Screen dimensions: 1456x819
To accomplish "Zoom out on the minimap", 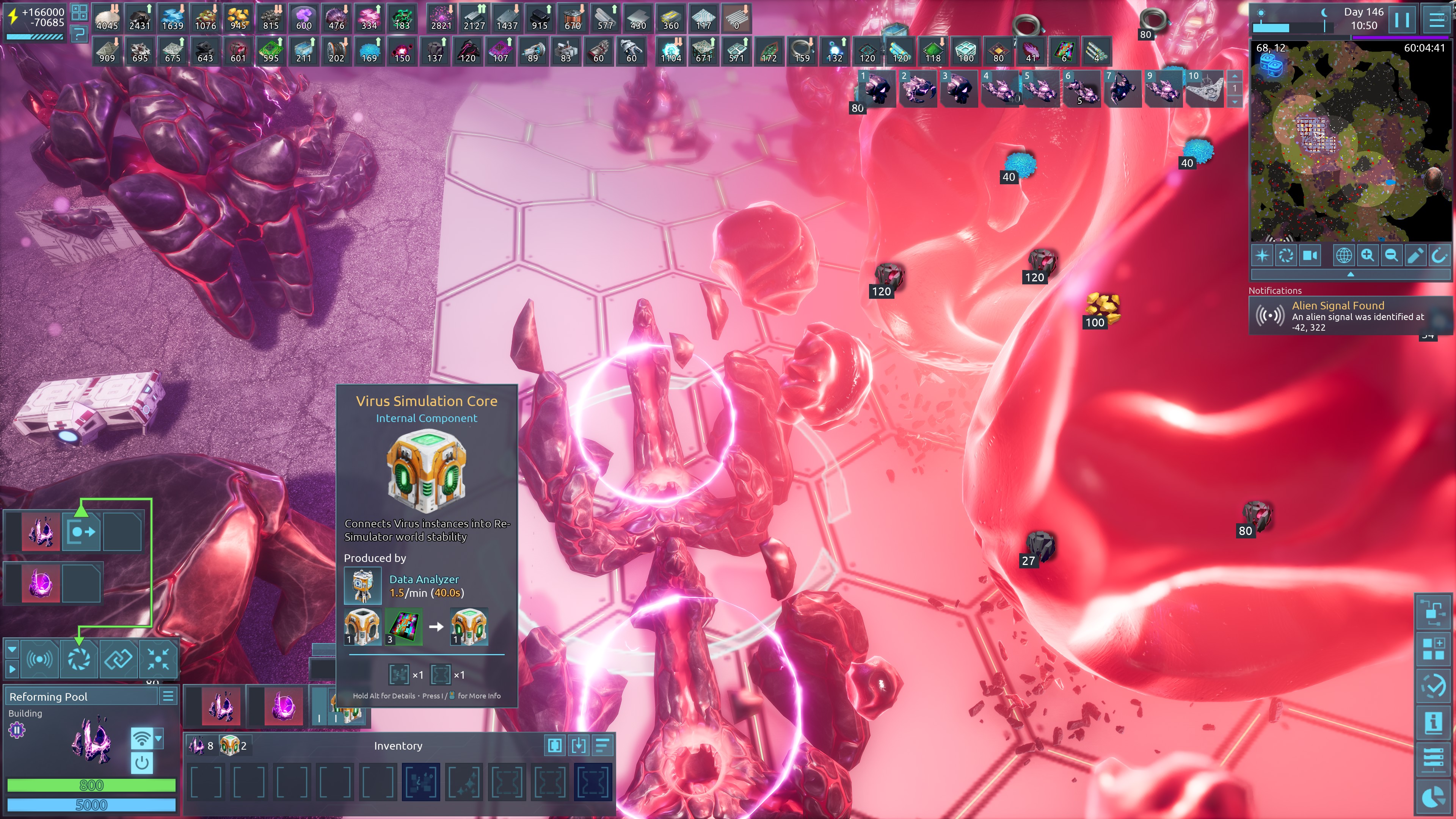I will [1391, 256].
